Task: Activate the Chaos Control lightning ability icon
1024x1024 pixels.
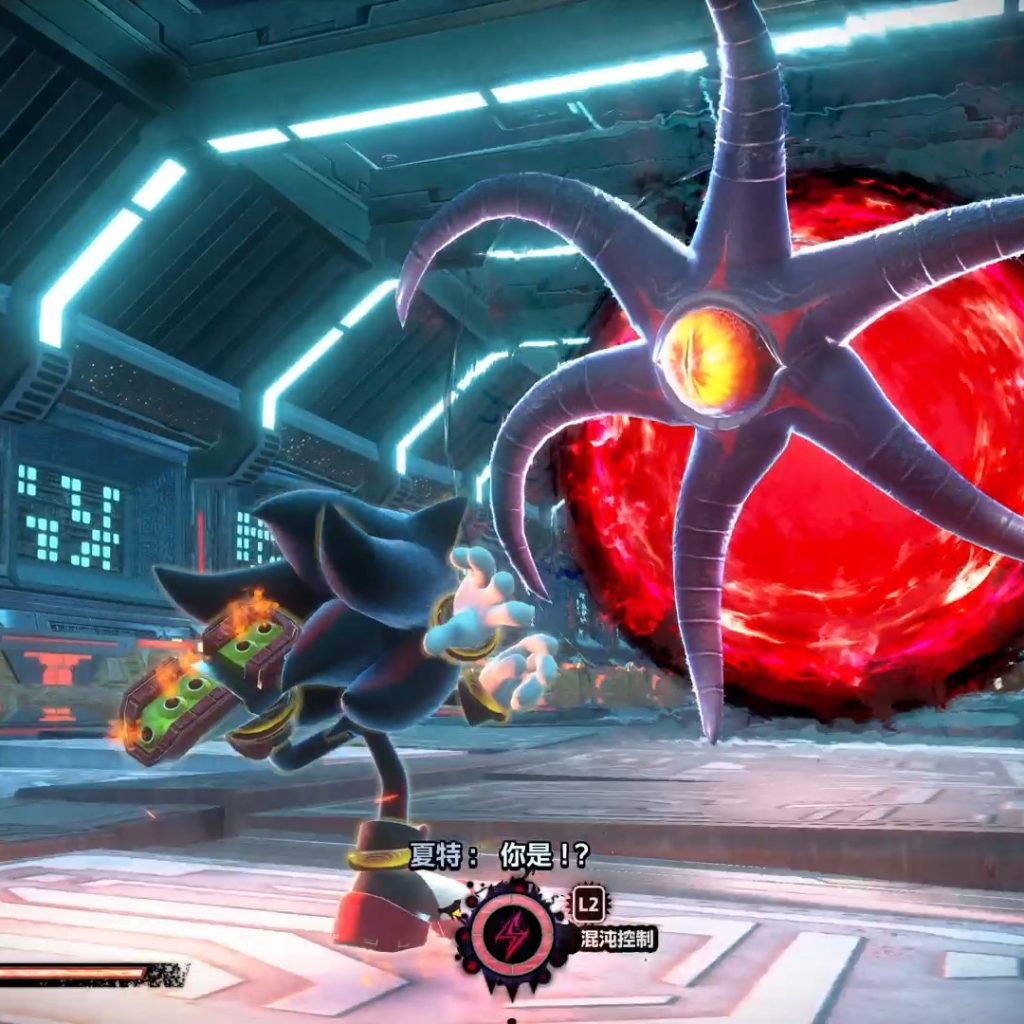Action: [x=513, y=936]
